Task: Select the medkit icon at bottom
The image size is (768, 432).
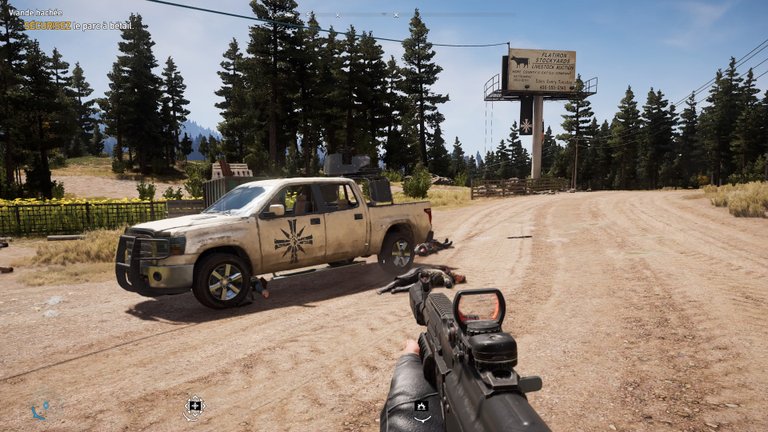Action: click(x=194, y=405)
